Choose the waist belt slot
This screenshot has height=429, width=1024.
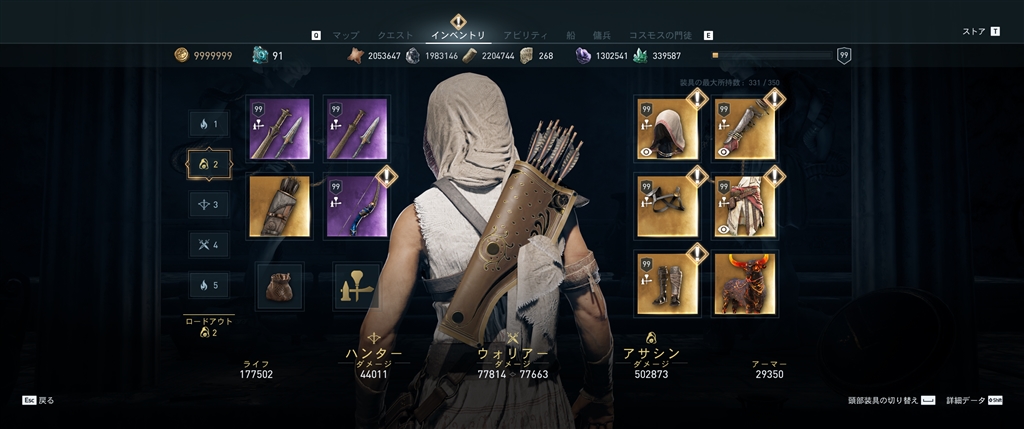[x=666, y=207]
